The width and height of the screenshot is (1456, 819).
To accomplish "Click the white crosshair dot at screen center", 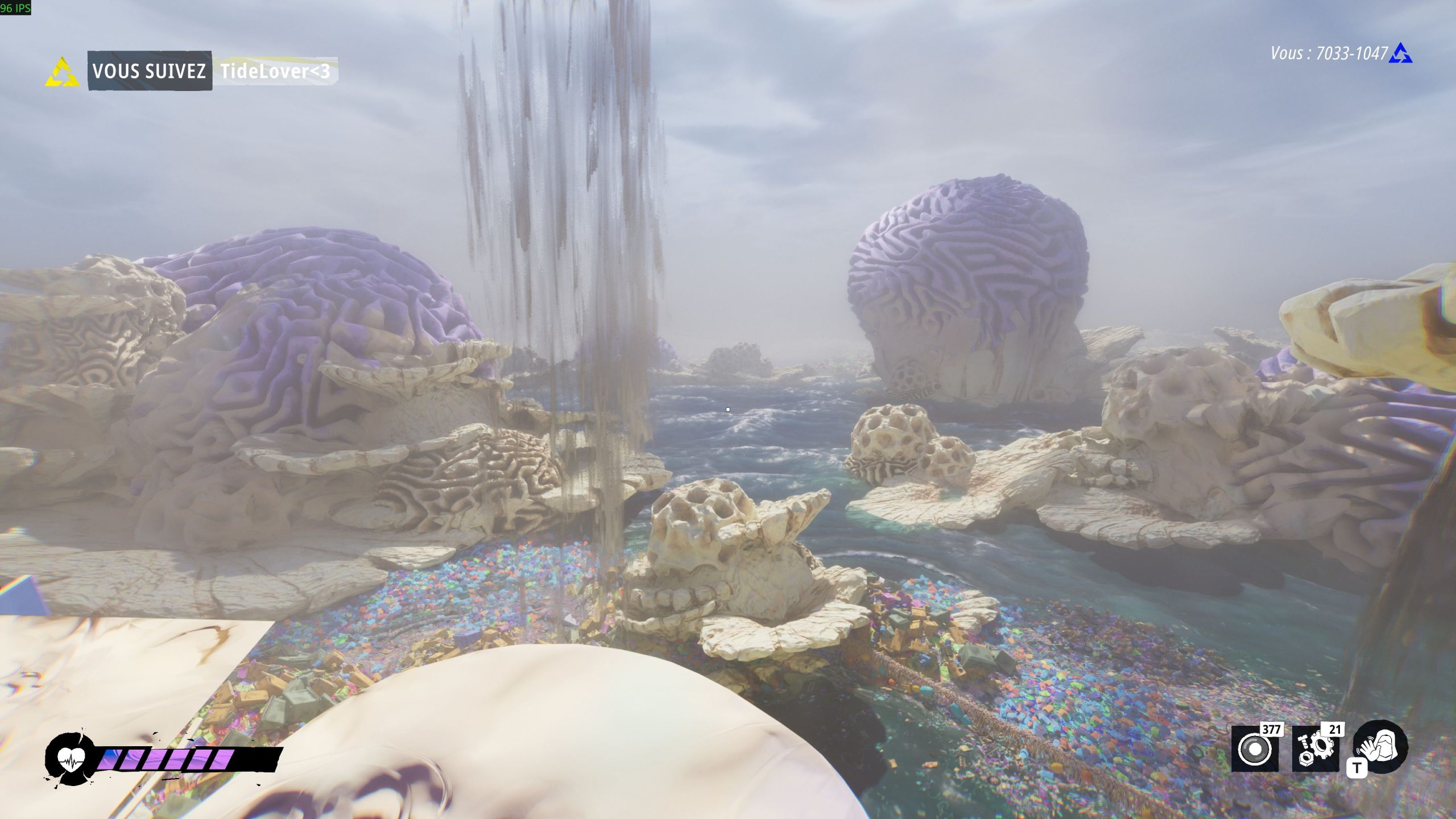I will (728, 408).
